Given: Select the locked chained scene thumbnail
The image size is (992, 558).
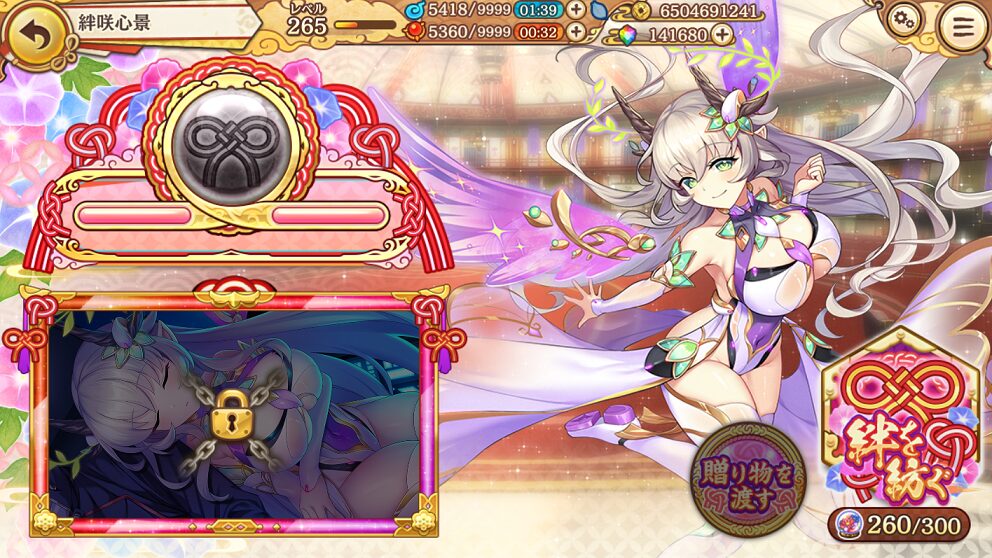Looking at the screenshot, I should coord(233,411).
